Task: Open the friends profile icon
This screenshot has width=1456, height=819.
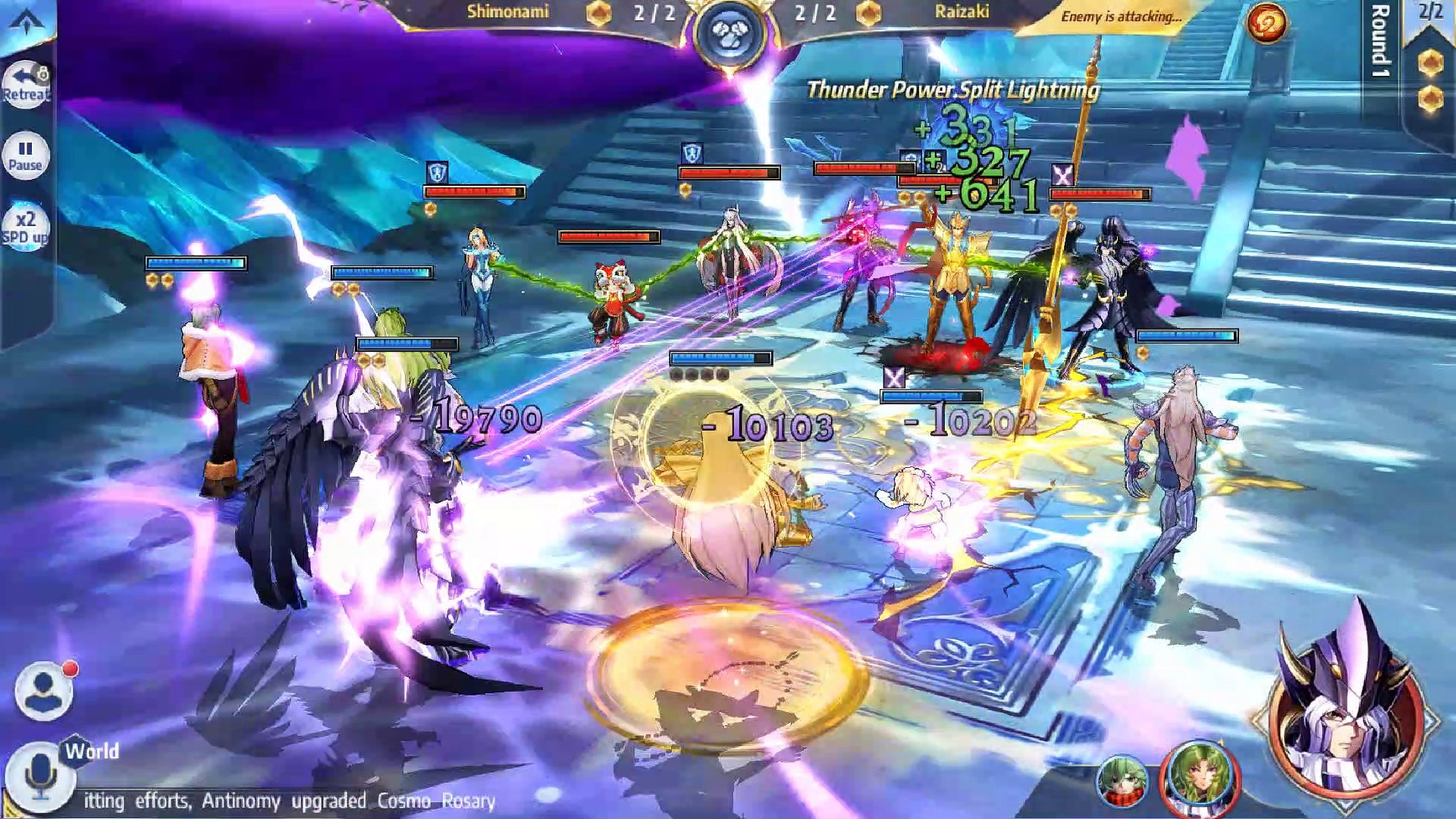Action: [x=43, y=690]
